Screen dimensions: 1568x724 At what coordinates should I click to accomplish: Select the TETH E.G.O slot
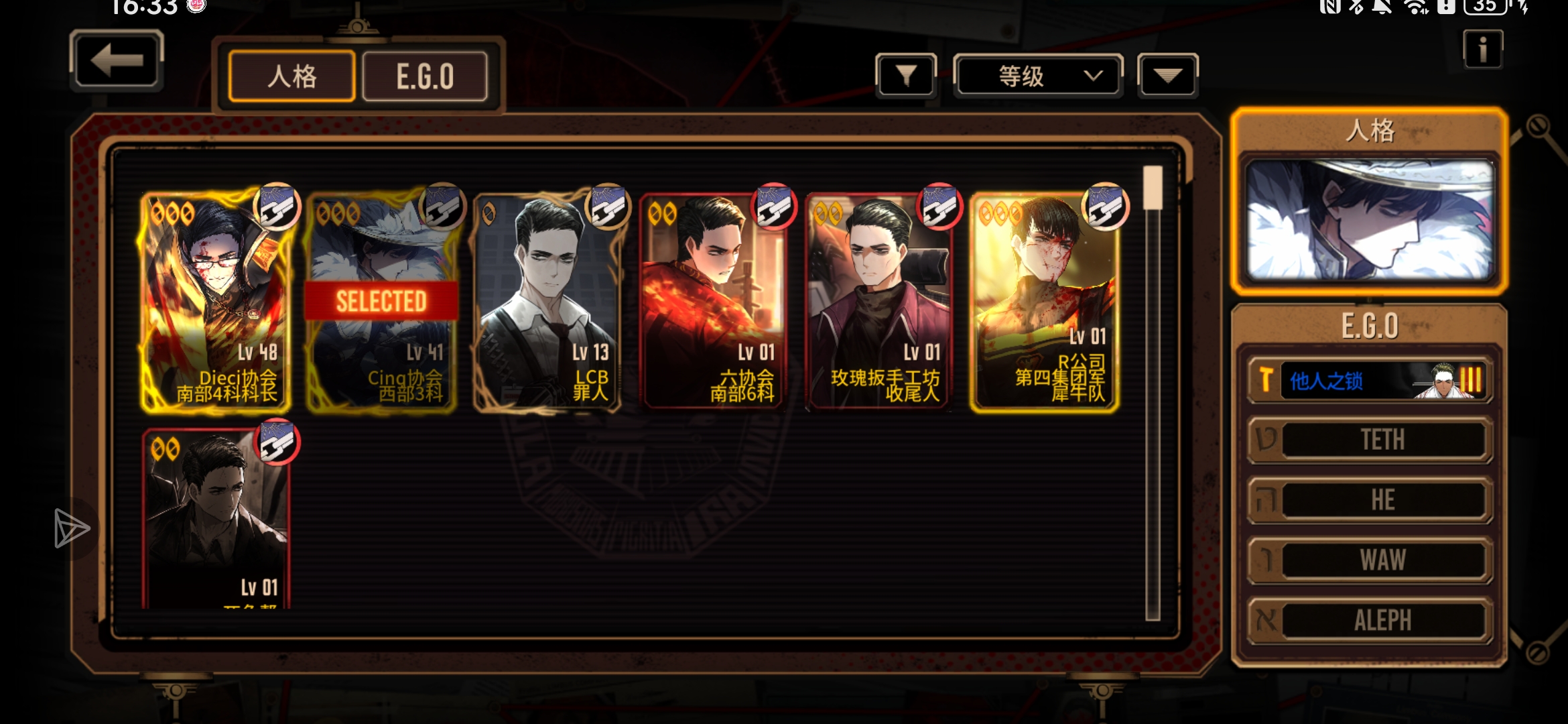point(1370,440)
